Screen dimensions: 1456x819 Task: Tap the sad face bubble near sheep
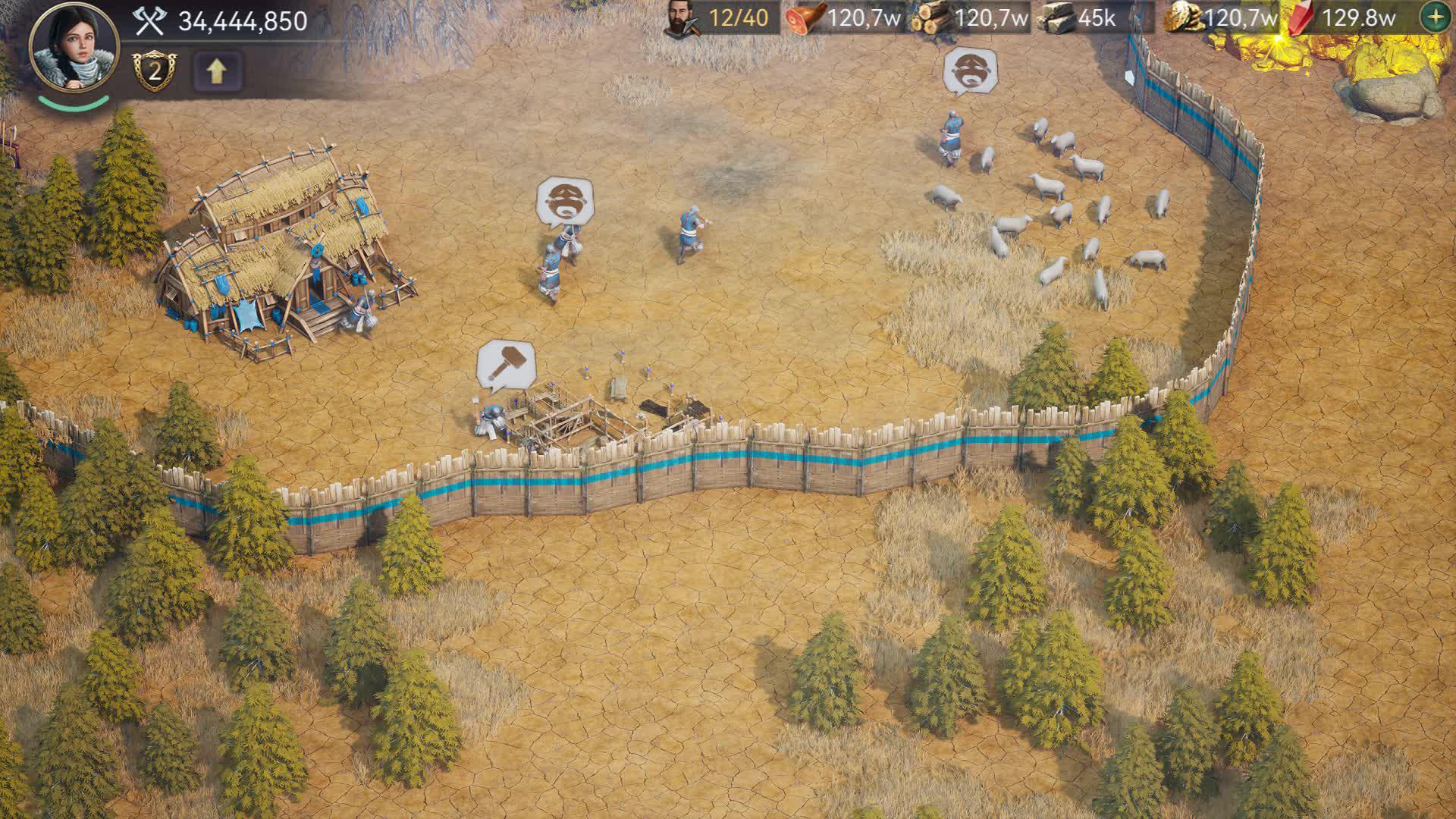pyautogui.click(x=970, y=71)
